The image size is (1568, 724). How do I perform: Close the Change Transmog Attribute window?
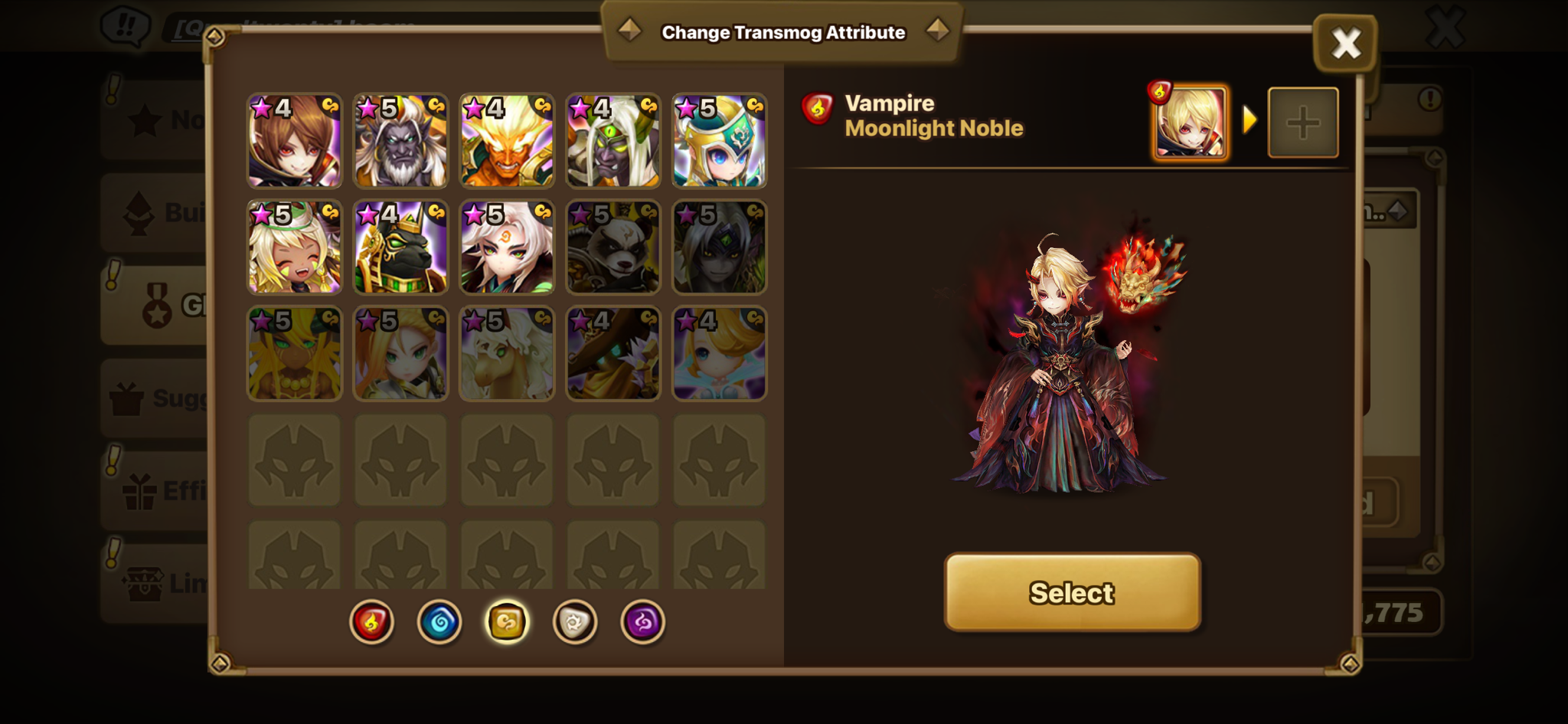1345,43
